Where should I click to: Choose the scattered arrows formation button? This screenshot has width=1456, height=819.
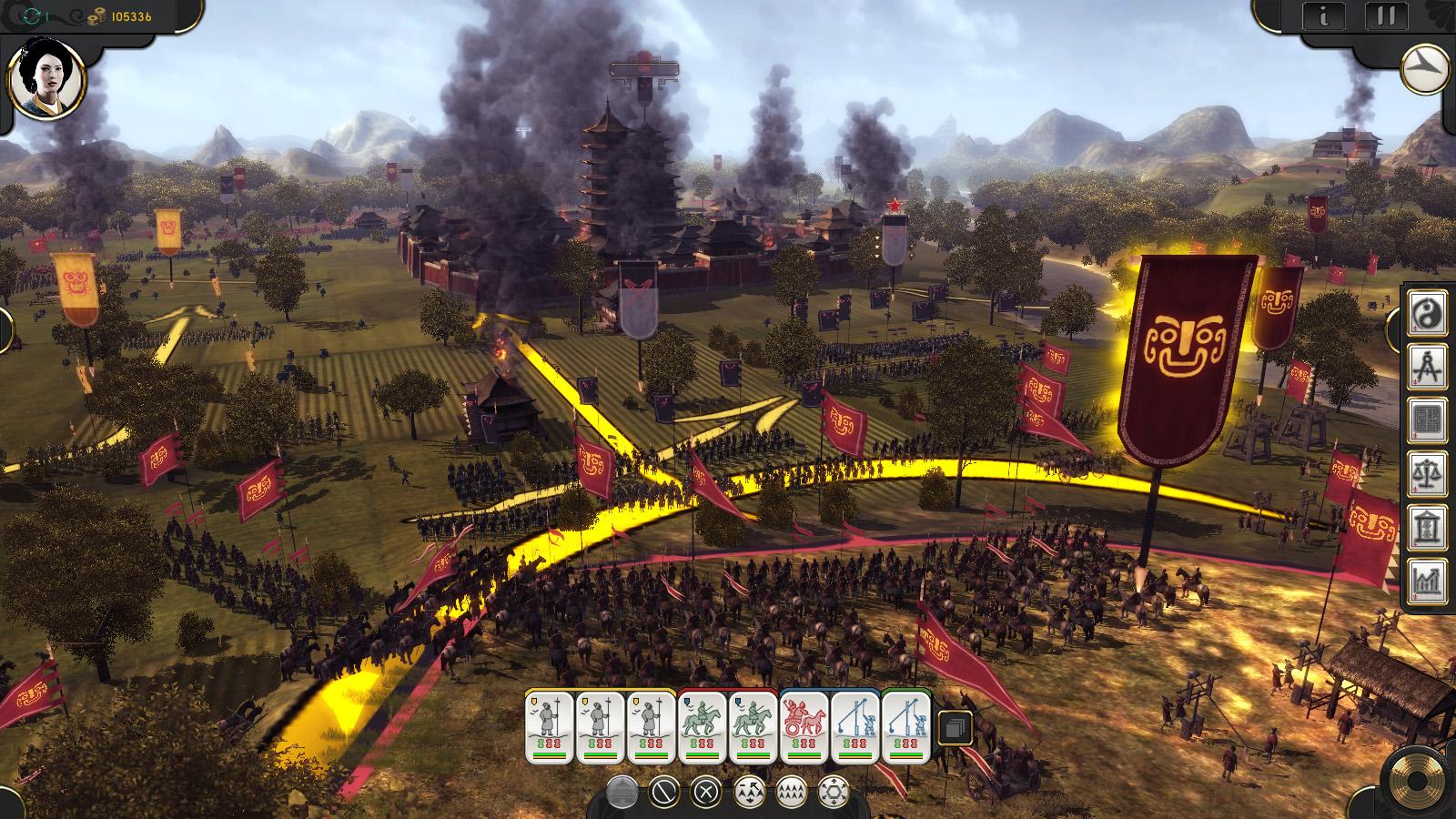(x=749, y=792)
